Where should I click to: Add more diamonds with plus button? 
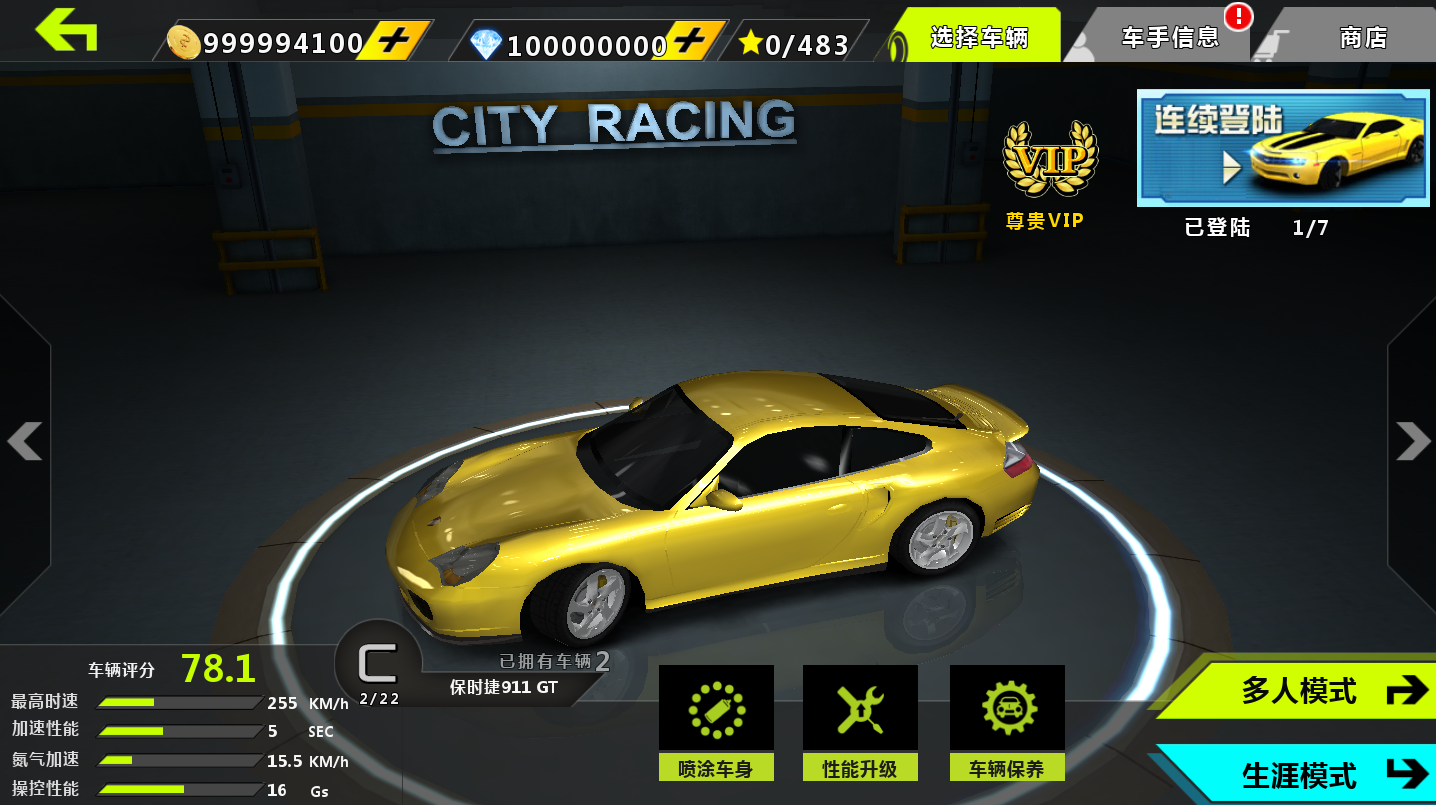click(690, 42)
